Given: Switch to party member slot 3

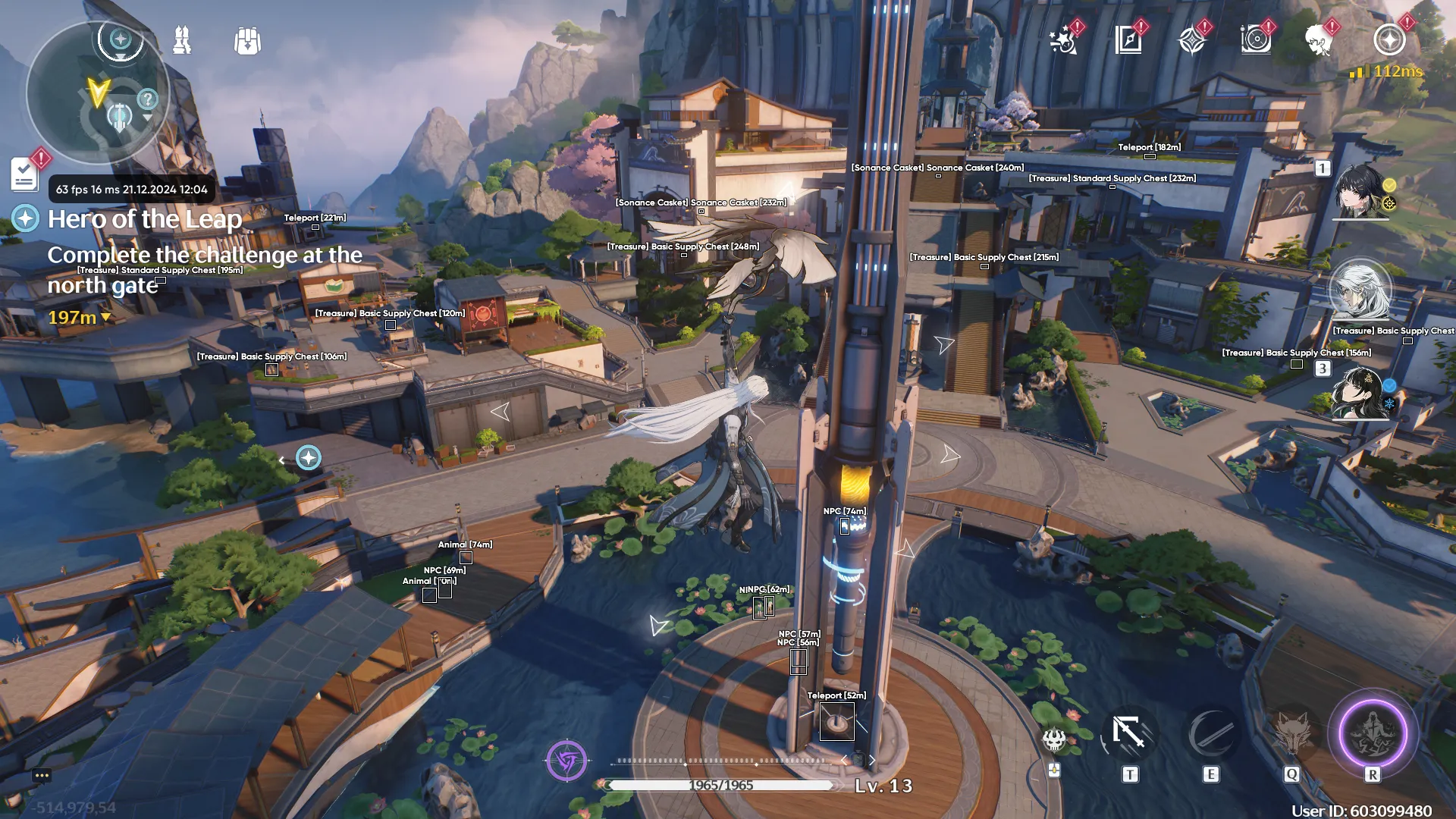Looking at the screenshot, I should point(1360,393).
